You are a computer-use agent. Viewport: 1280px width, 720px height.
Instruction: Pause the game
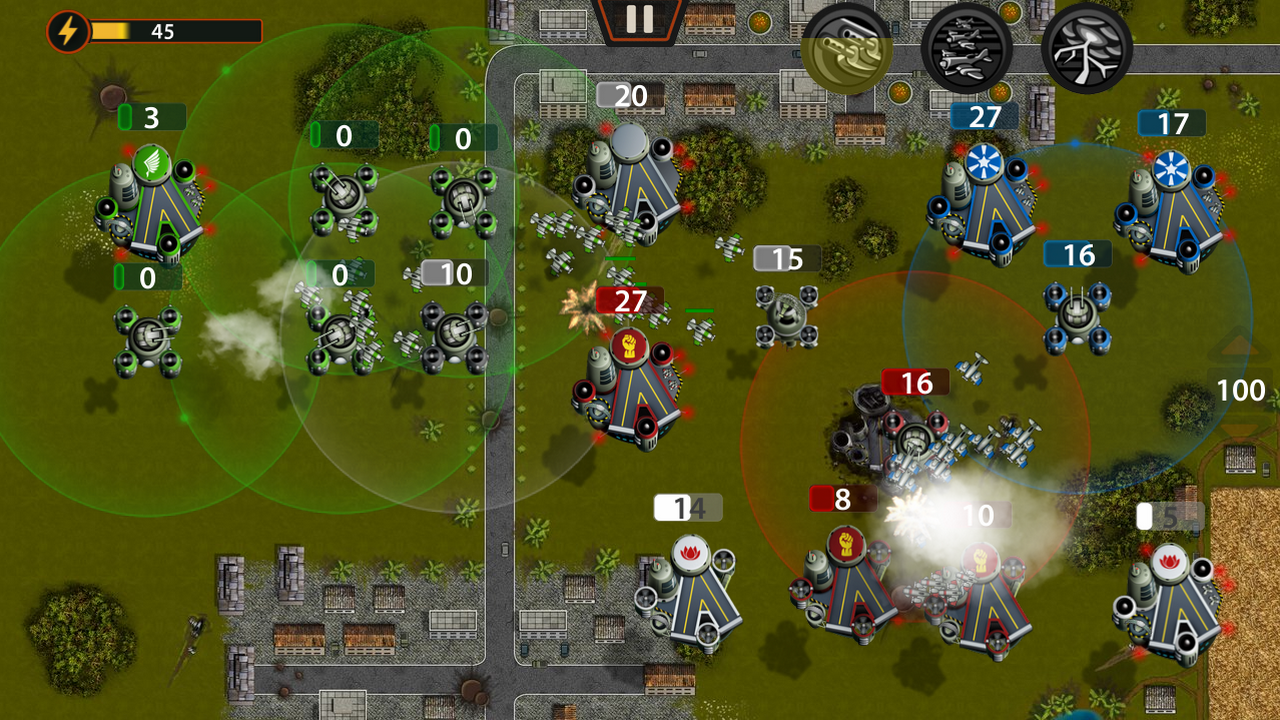639,18
